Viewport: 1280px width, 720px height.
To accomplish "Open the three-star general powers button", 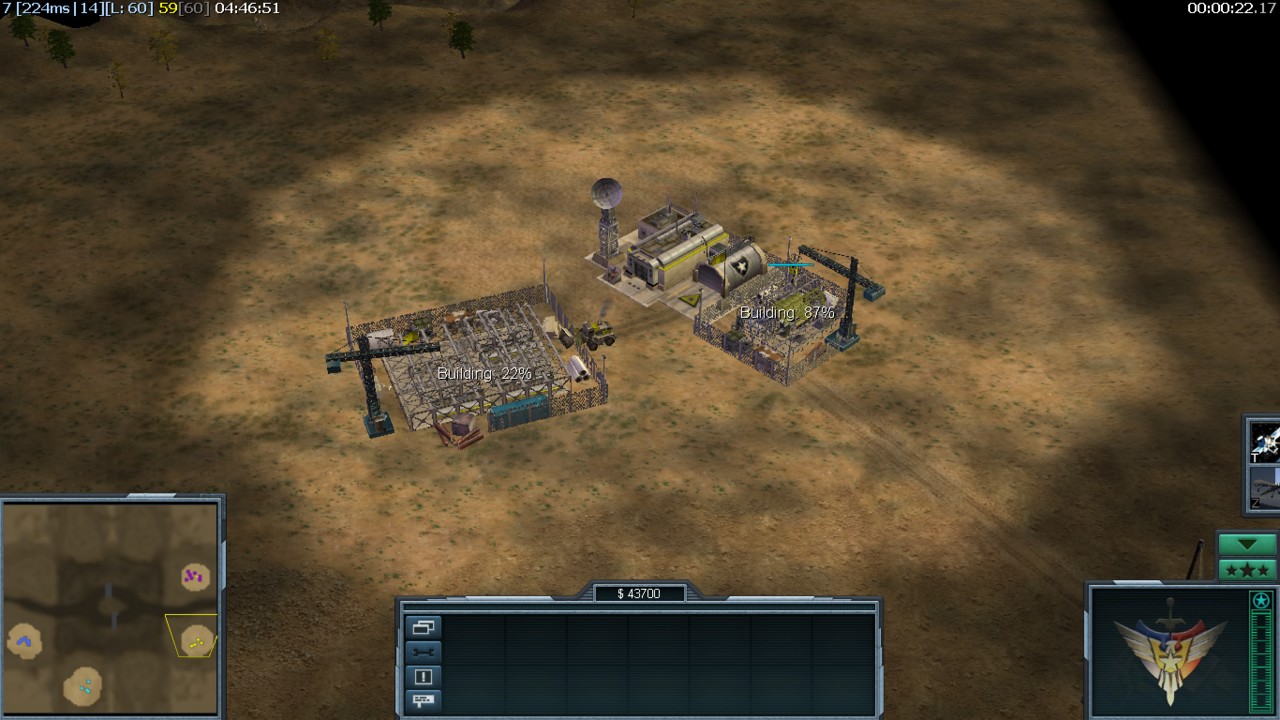I will point(1246,570).
